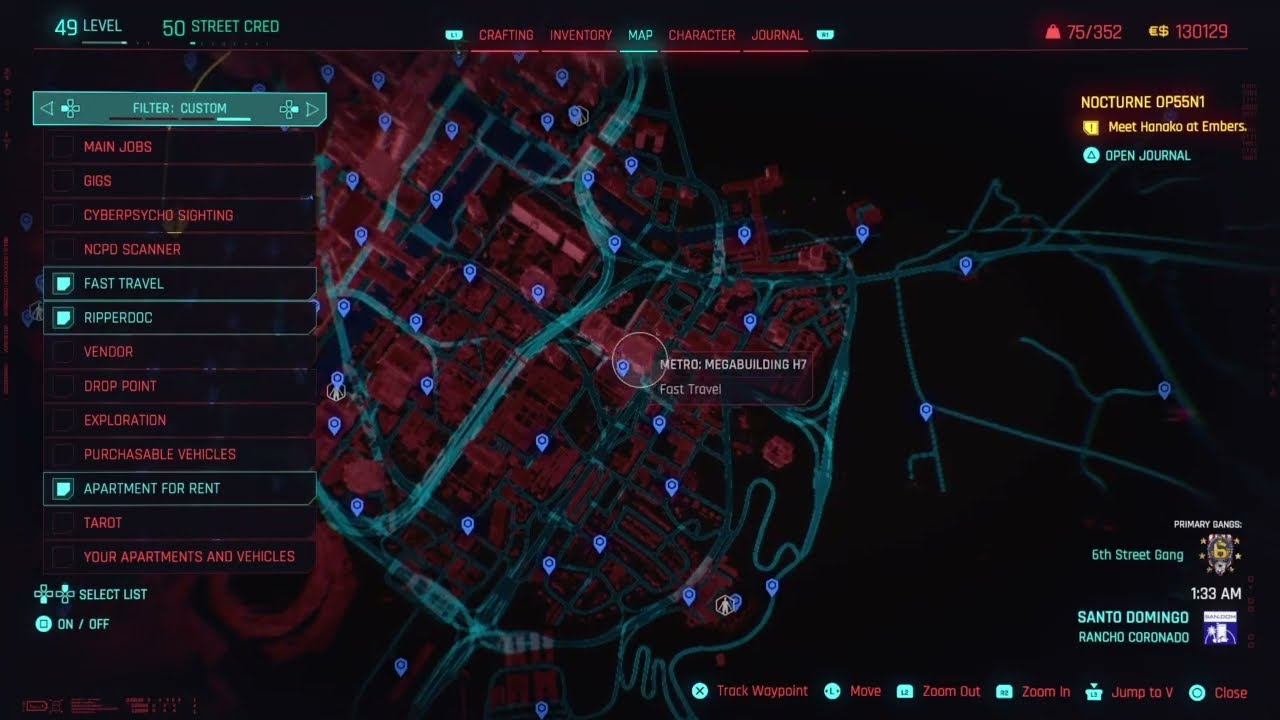
Task: Click the Close button on the bottom bar
Action: pyautogui.click(x=1196, y=691)
